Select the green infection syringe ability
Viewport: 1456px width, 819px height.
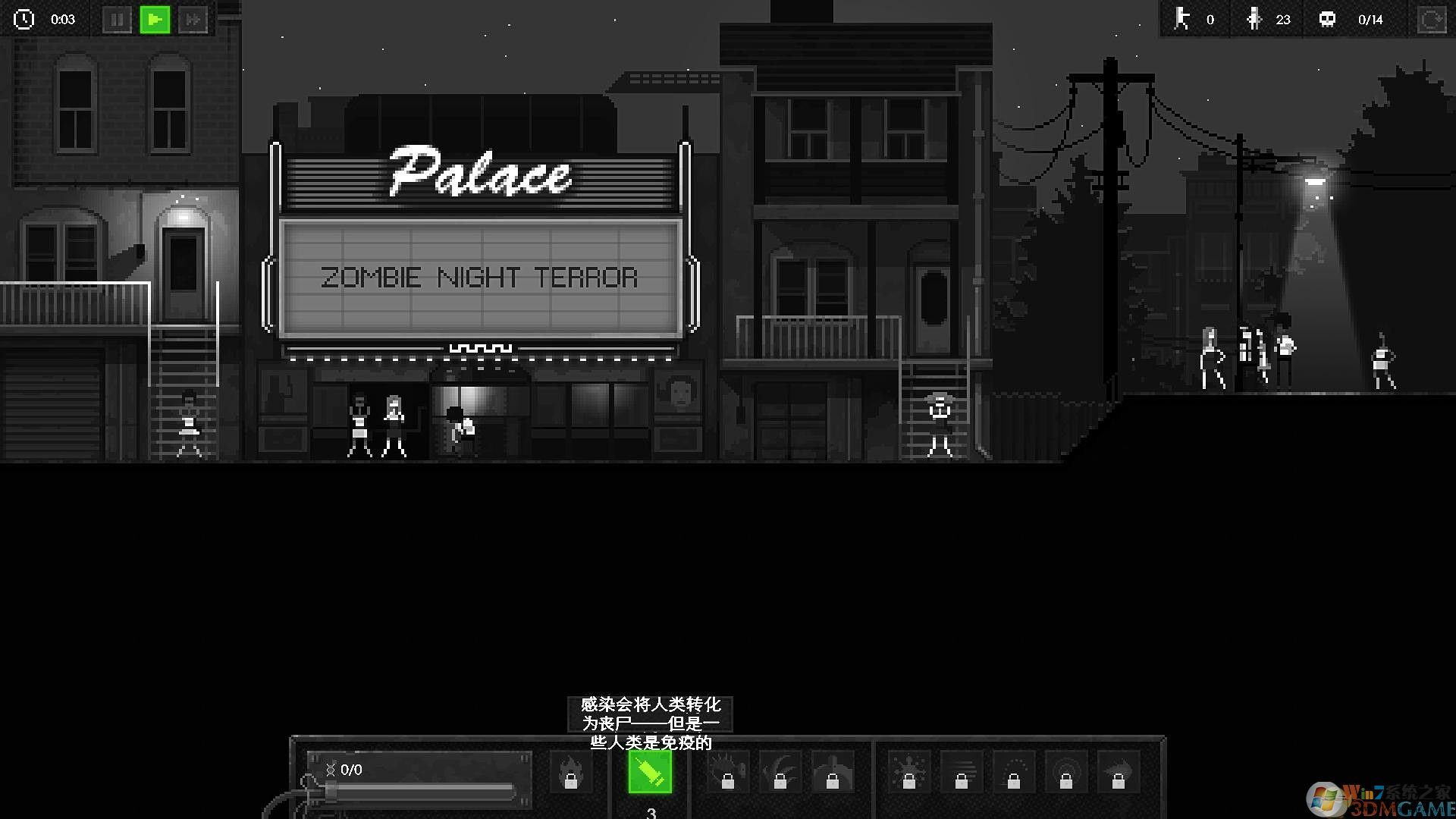tap(650, 772)
